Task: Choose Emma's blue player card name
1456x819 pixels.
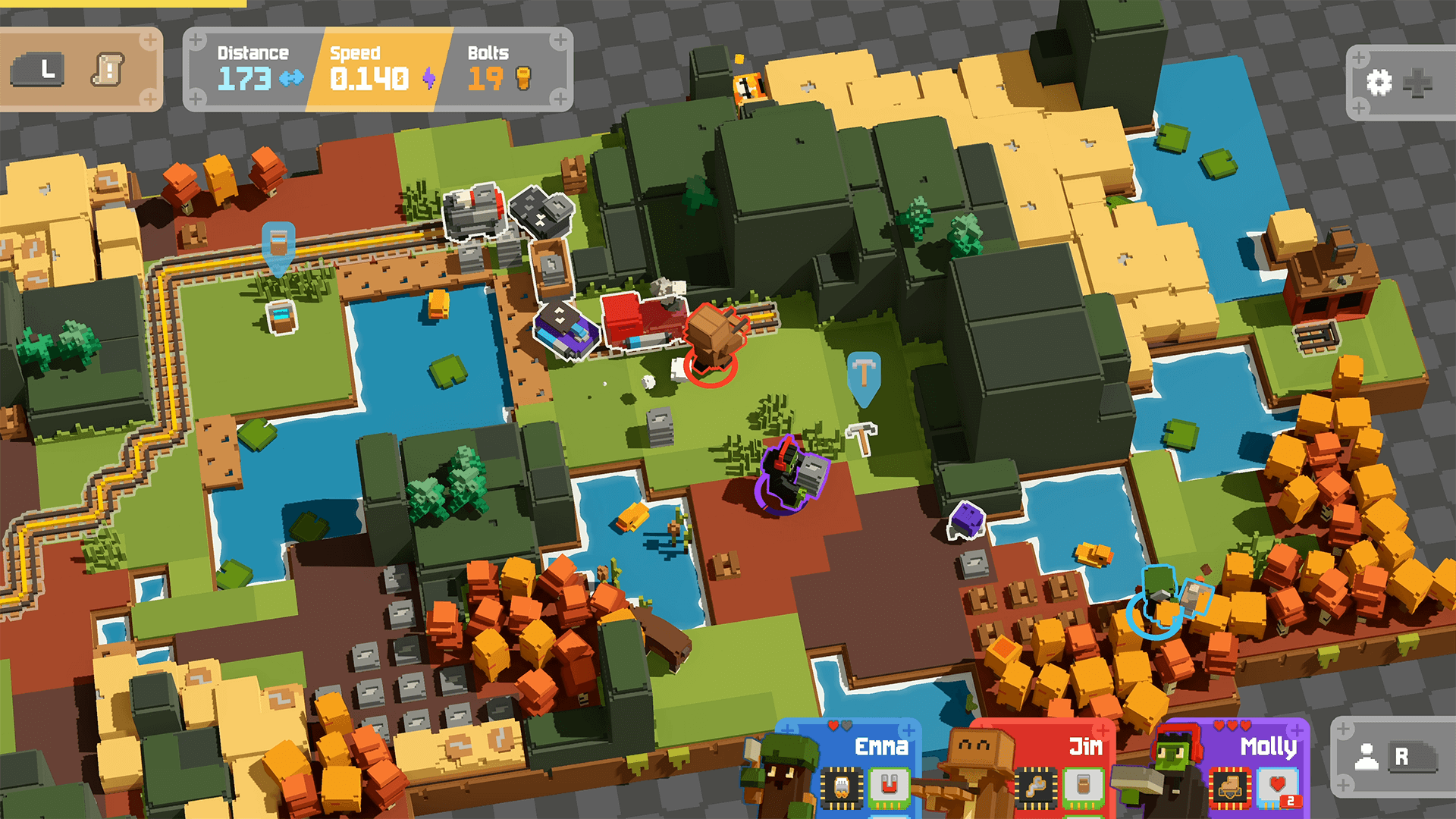Action: click(x=881, y=747)
